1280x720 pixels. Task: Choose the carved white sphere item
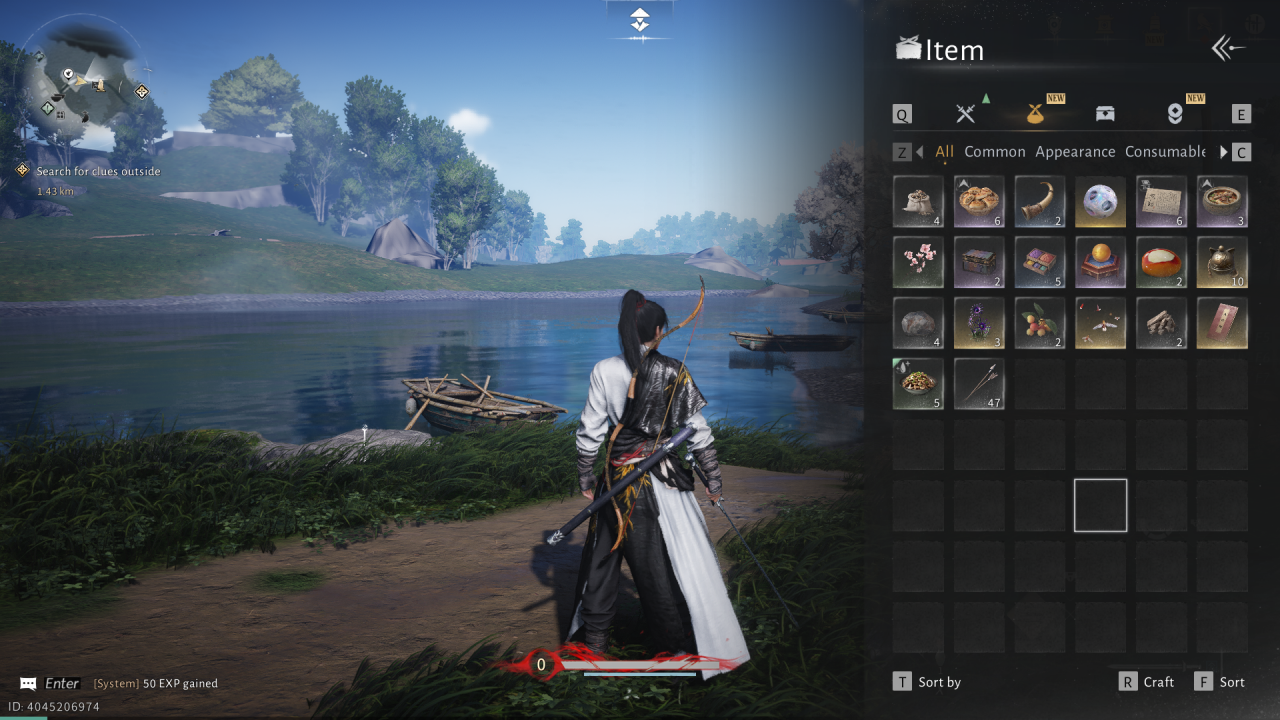pyautogui.click(x=1101, y=202)
